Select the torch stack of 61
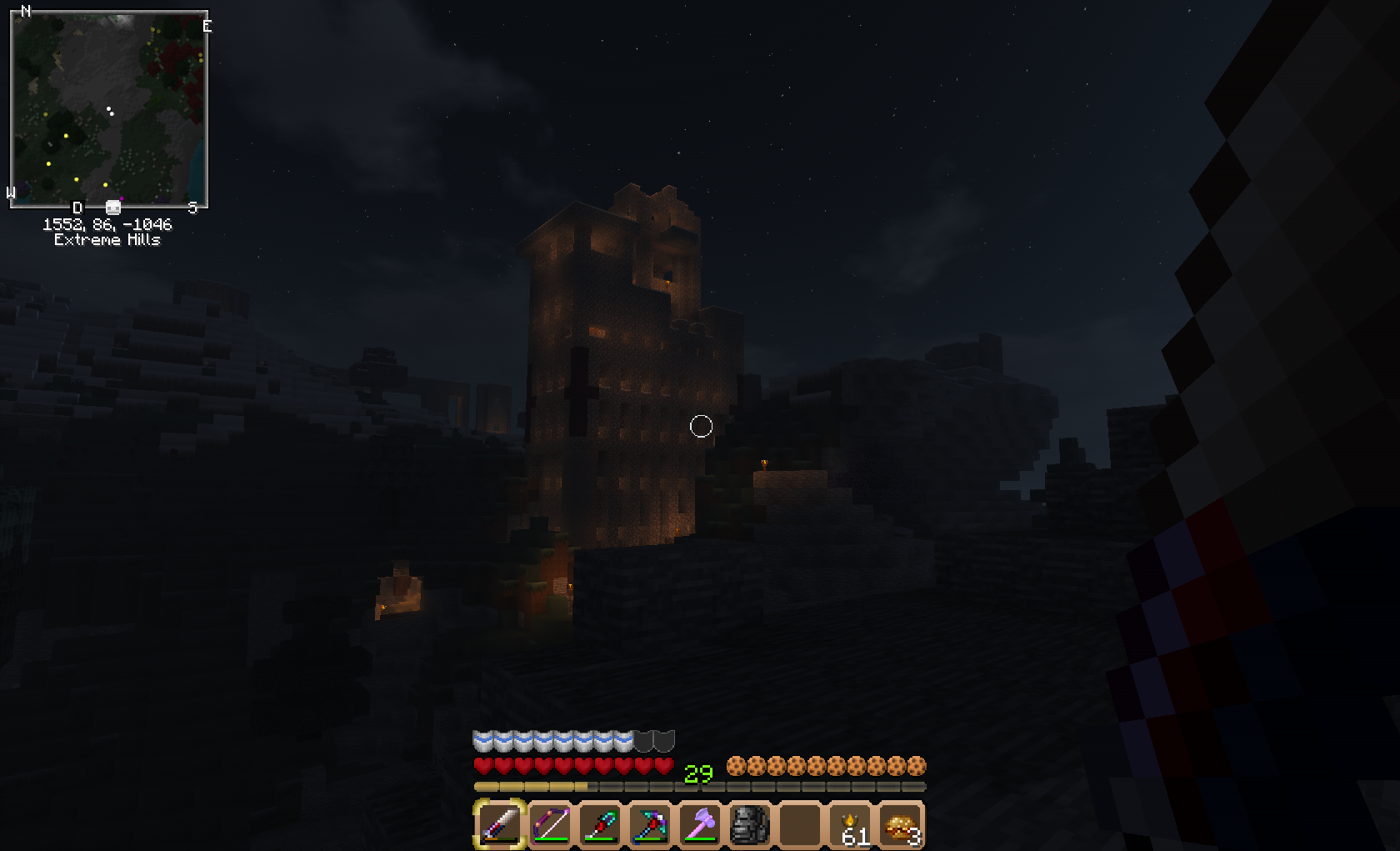This screenshot has height=851, width=1400. (x=850, y=824)
